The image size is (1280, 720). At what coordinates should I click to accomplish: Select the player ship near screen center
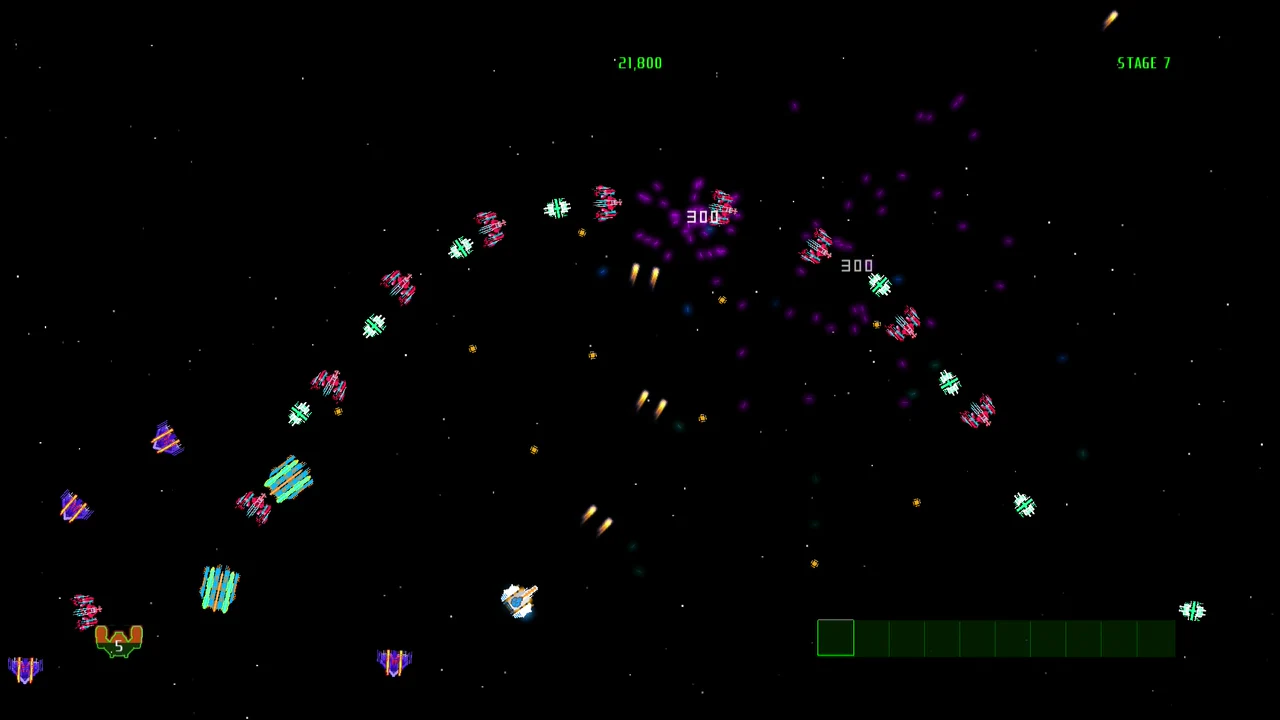coord(520,598)
